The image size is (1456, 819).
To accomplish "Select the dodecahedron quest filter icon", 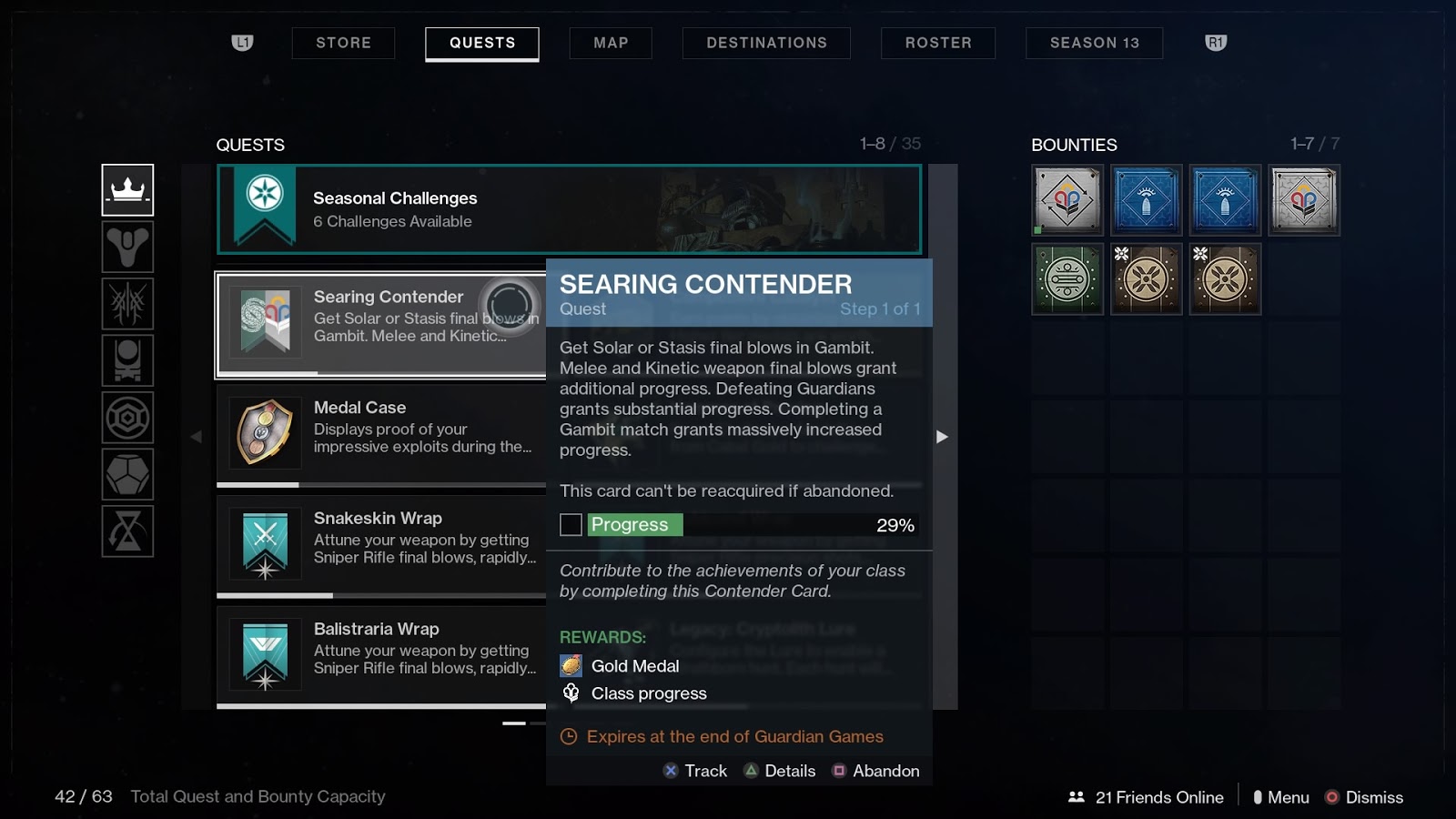I will 127,474.
